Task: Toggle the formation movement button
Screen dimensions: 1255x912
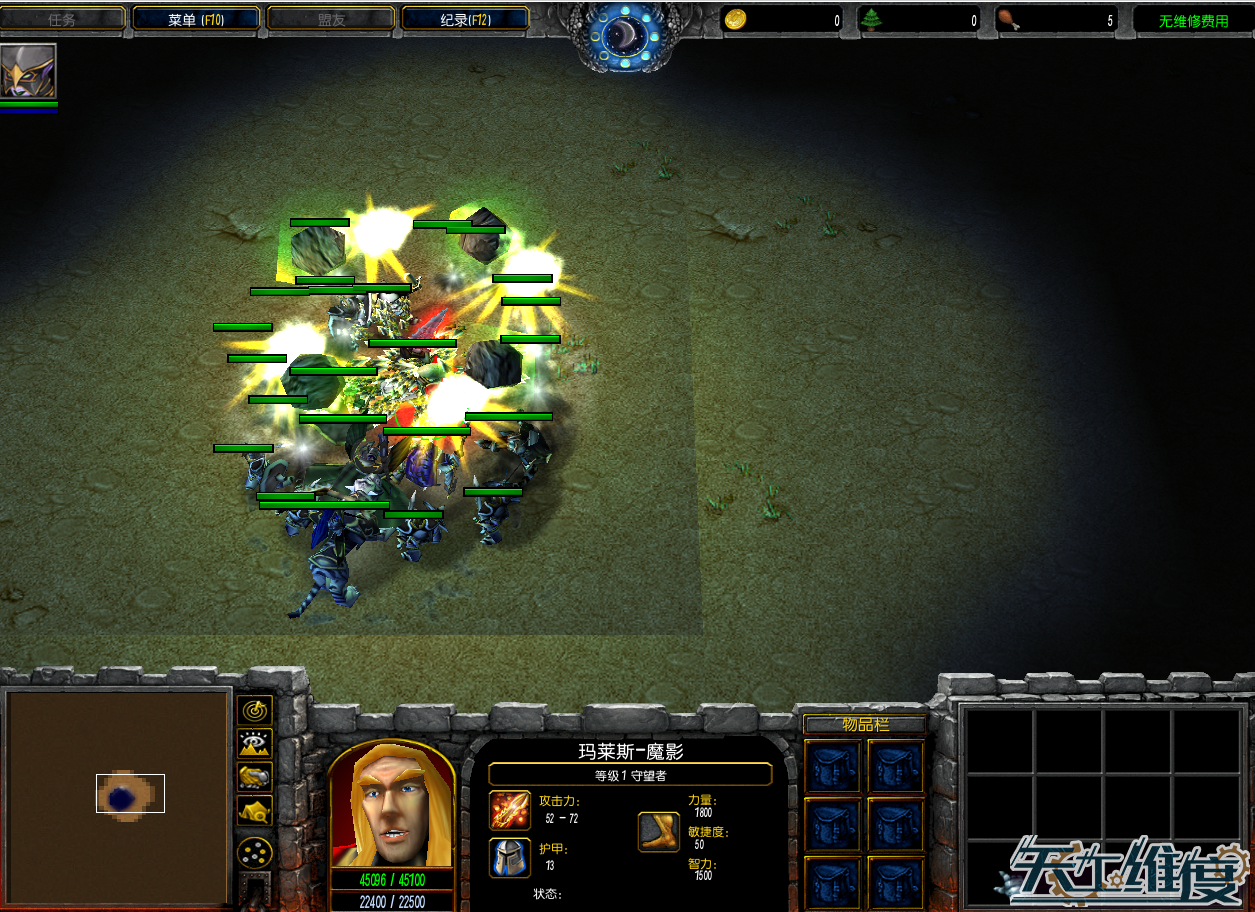Action: point(256,852)
